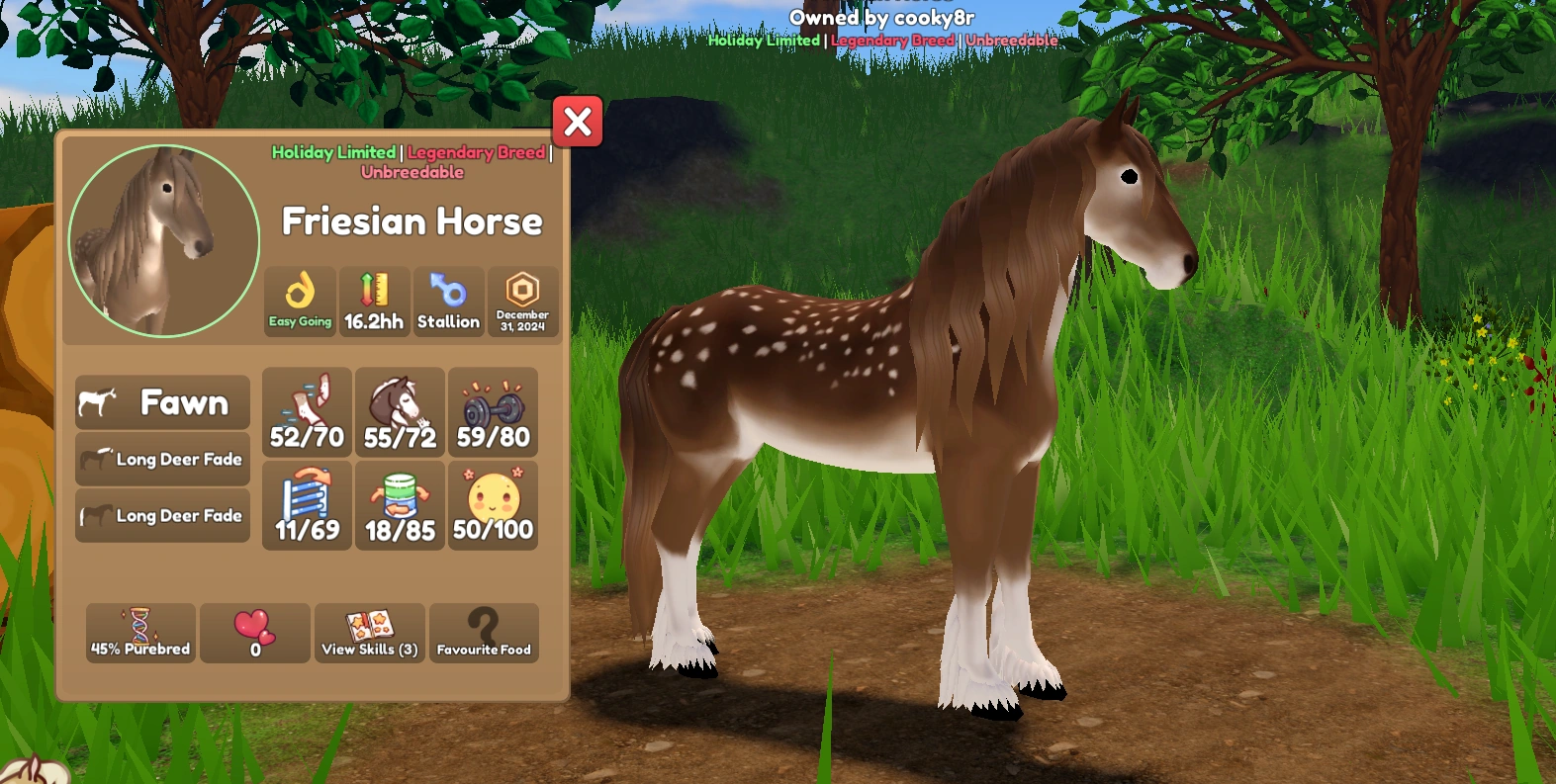
Task: Click the 16.2hh height ruler icon
Action: (374, 302)
